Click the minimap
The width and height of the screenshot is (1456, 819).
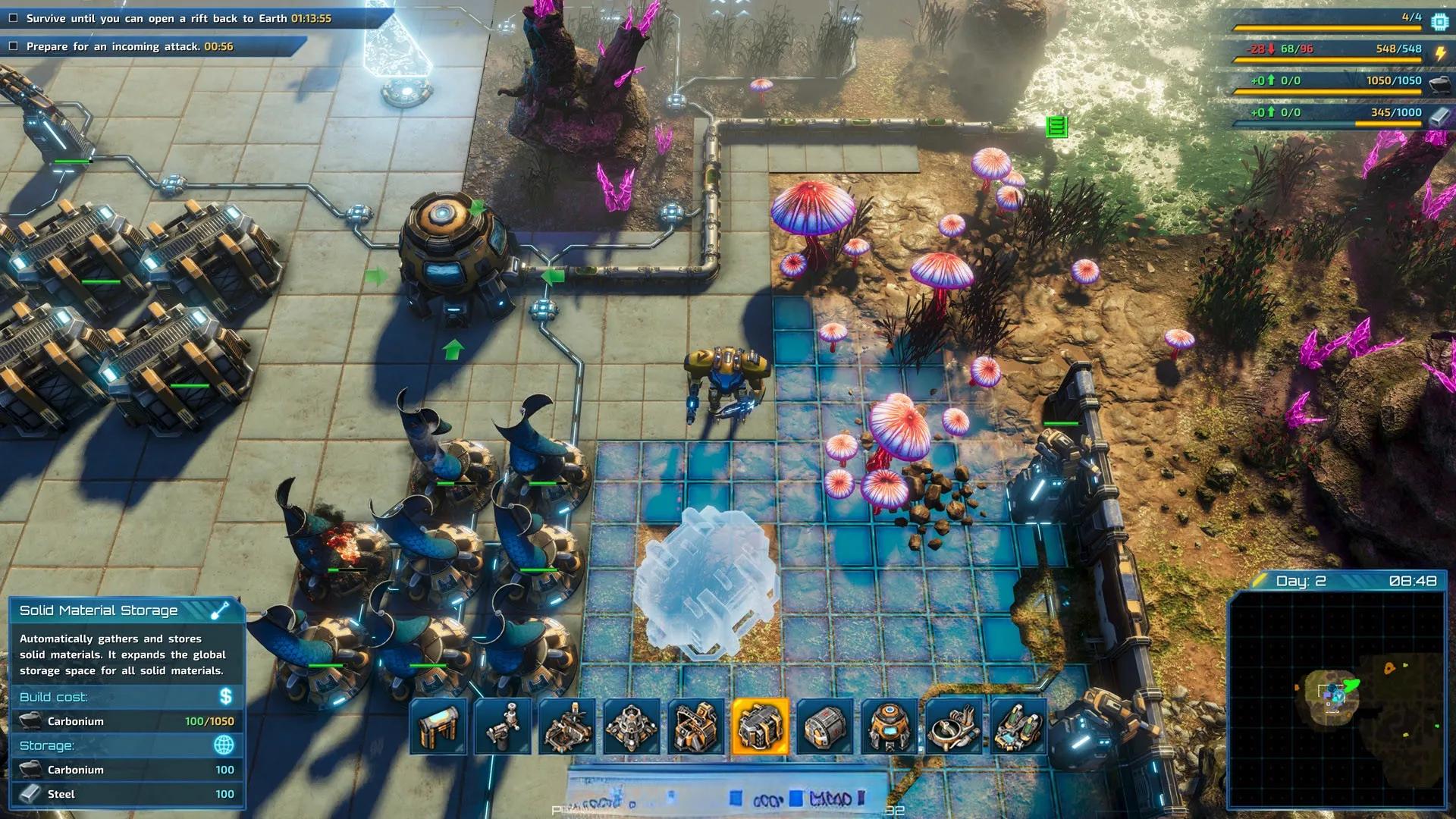(x=1336, y=698)
